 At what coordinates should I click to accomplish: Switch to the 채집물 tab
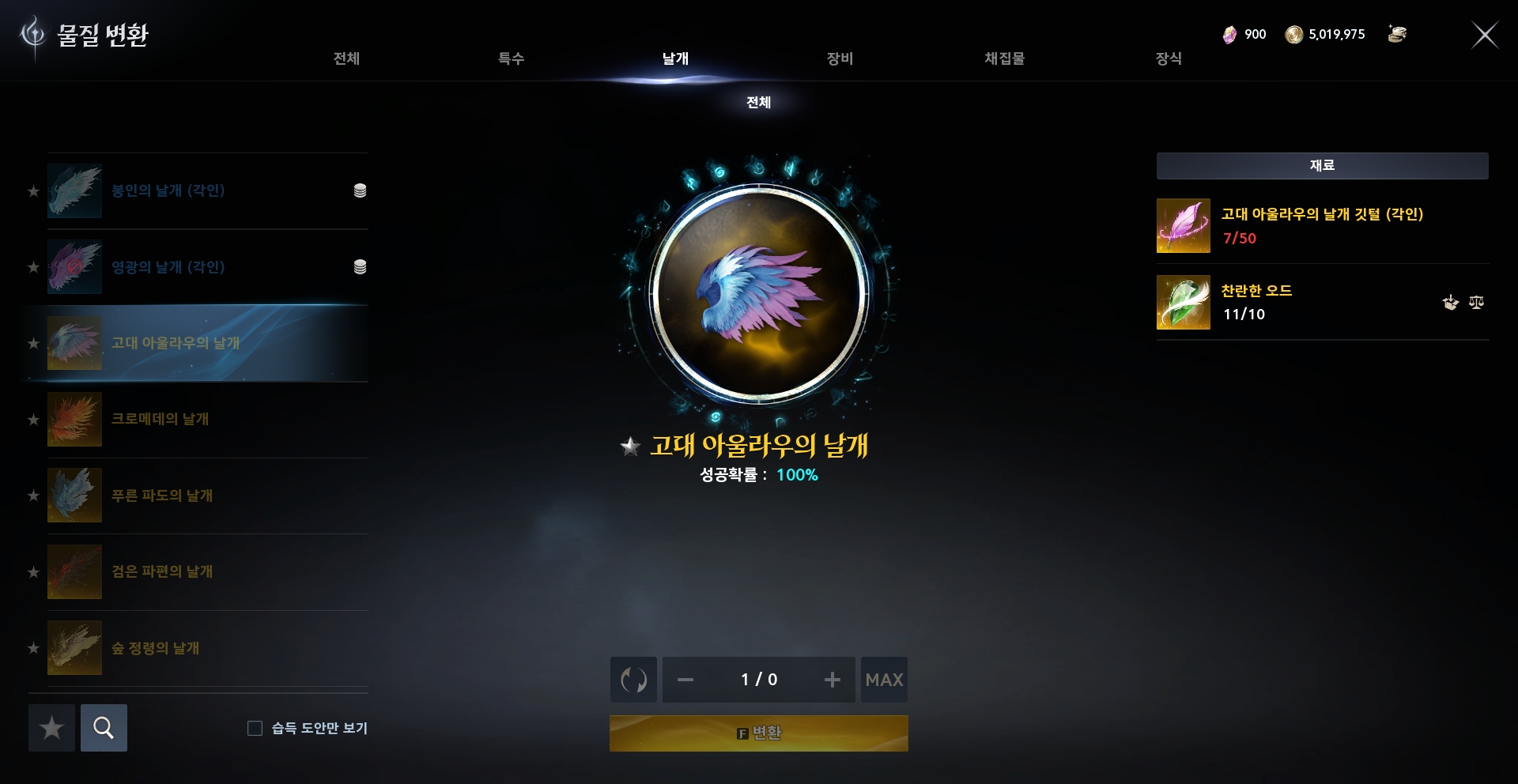coord(1004,58)
